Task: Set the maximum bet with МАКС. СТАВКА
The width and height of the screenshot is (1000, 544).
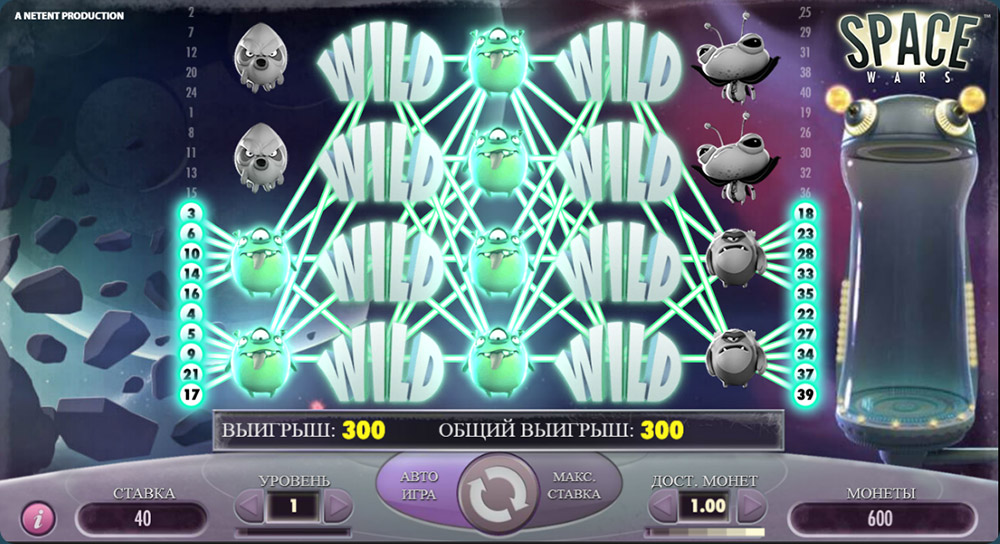Action: pyautogui.click(x=574, y=485)
